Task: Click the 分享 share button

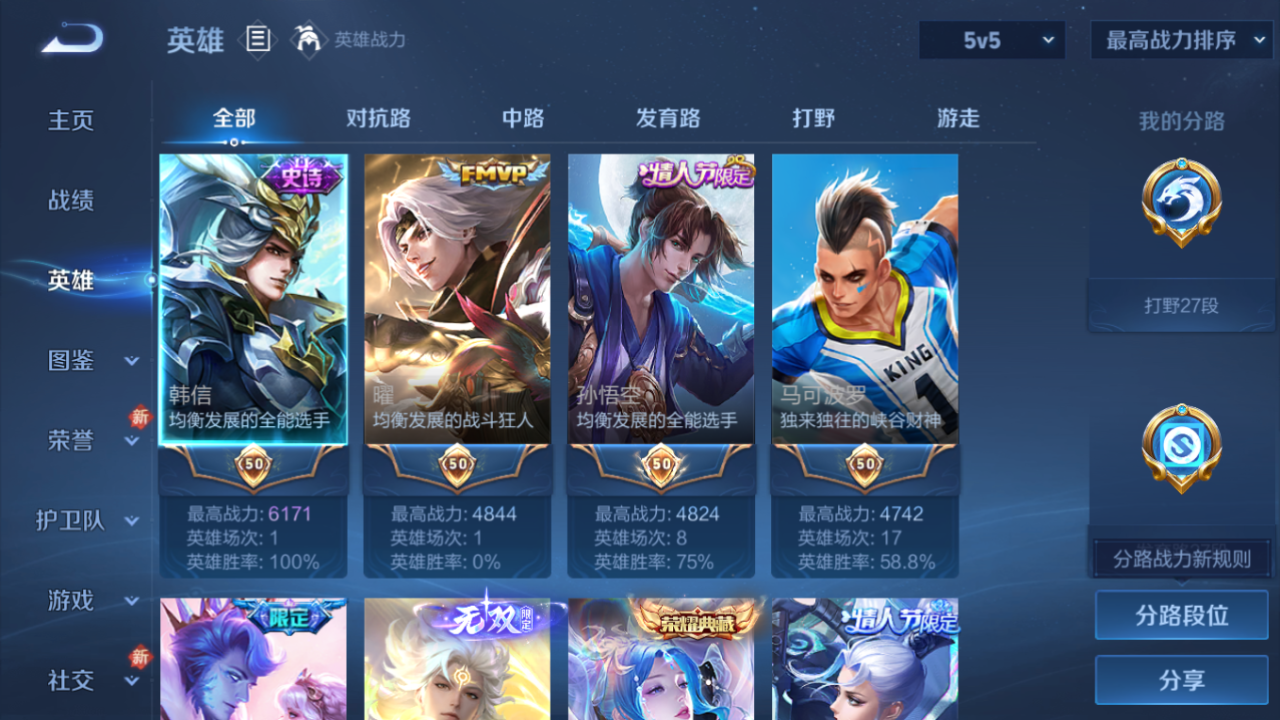Action: (1180, 679)
